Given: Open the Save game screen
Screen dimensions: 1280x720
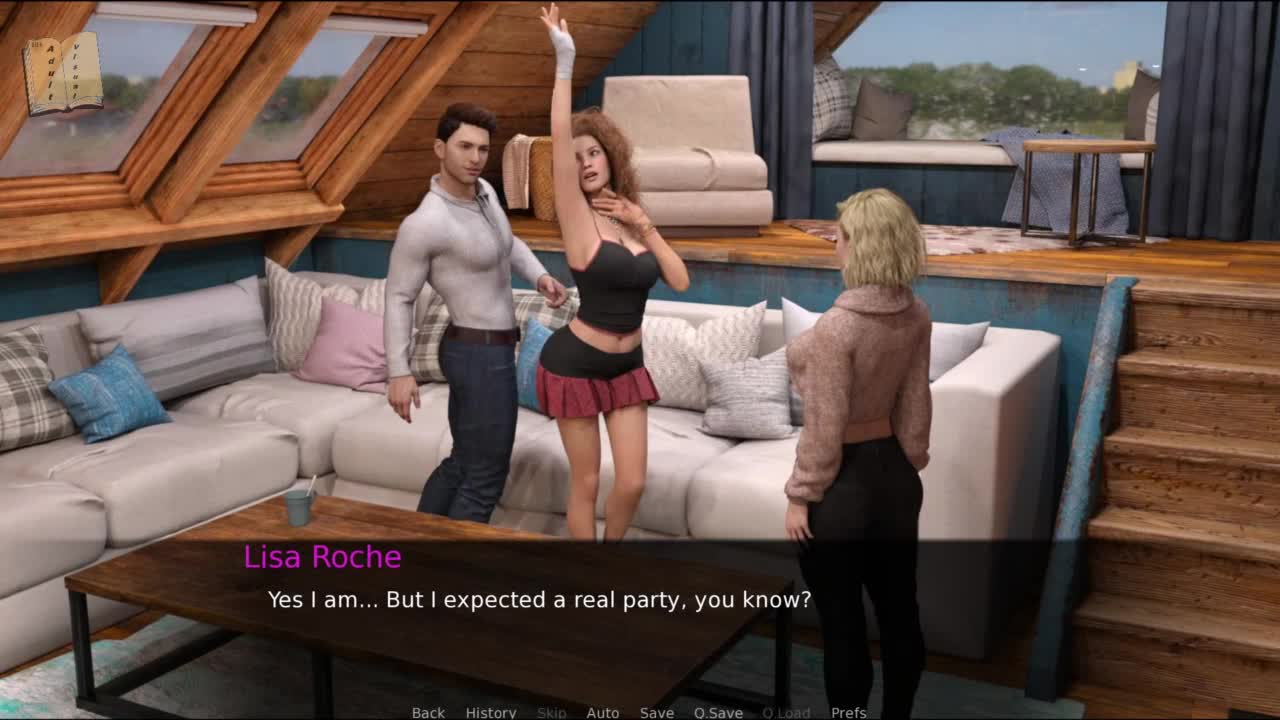Looking at the screenshot, I should click(657, 712).
